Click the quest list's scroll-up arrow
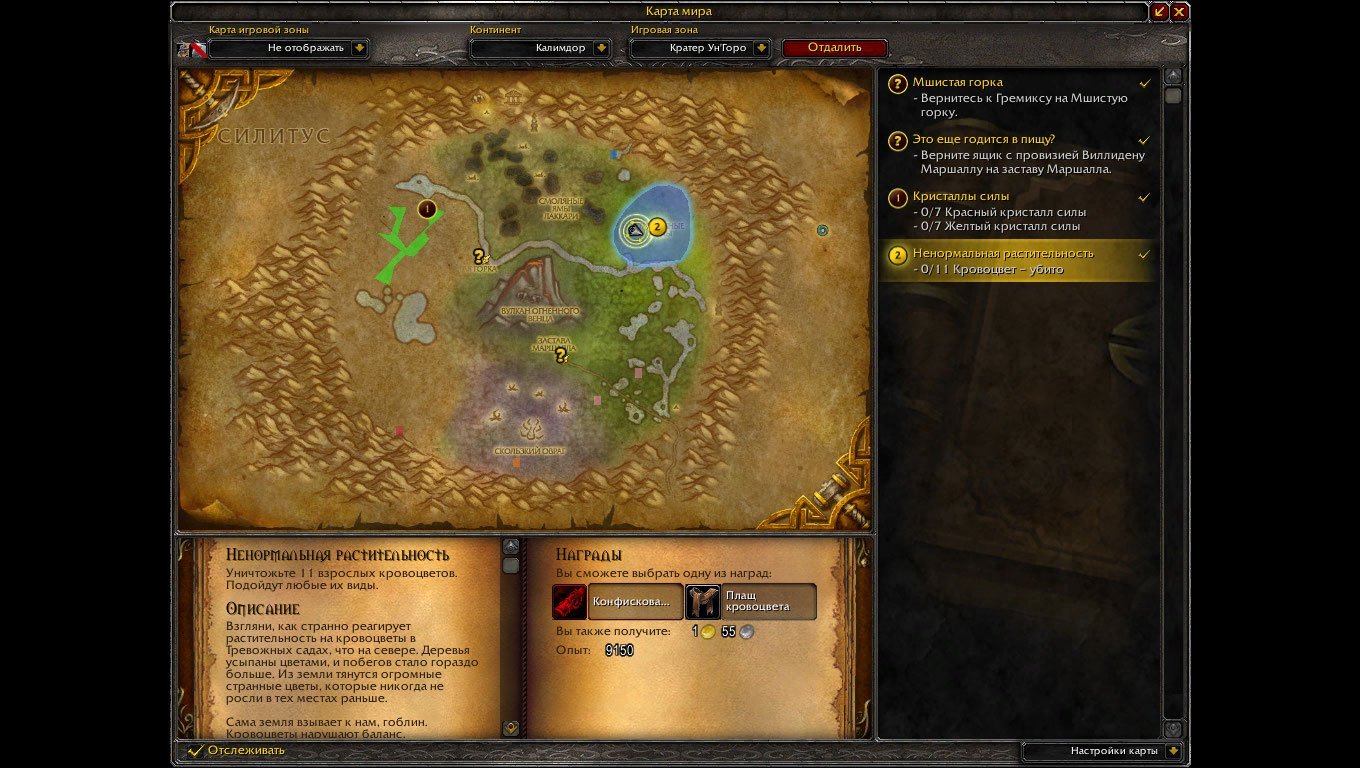Viewport: 1360px width, 768px height. tap(1173, 76)
